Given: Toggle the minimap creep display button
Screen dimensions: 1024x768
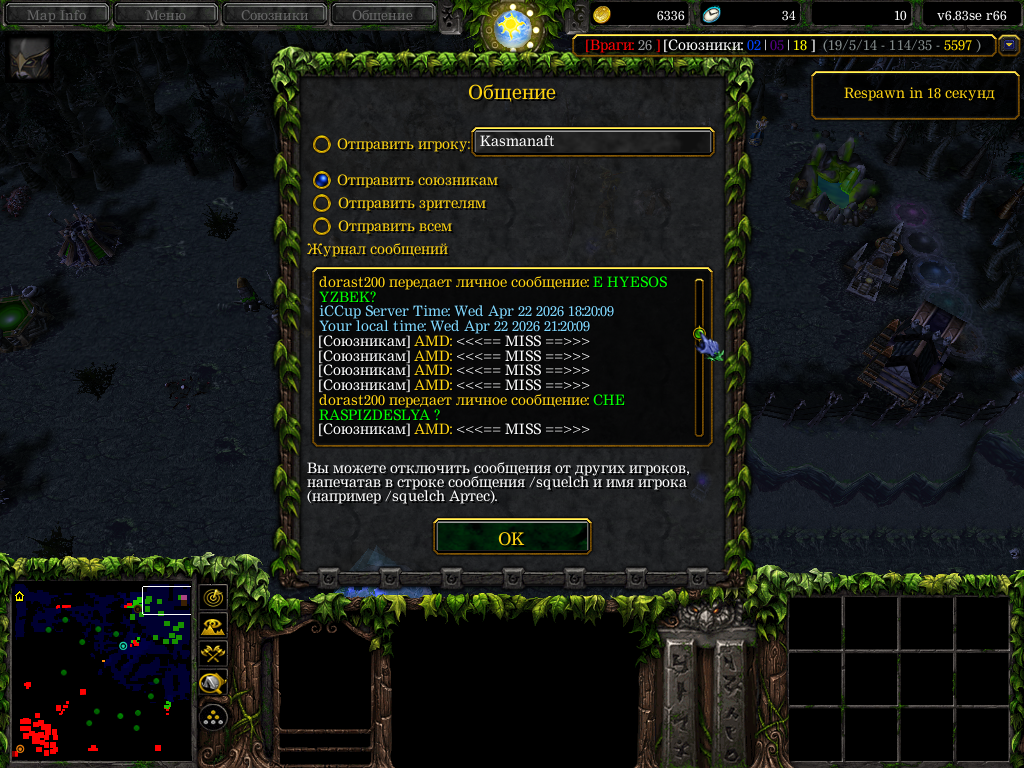Looking at the screenshot, I should 212,684.
